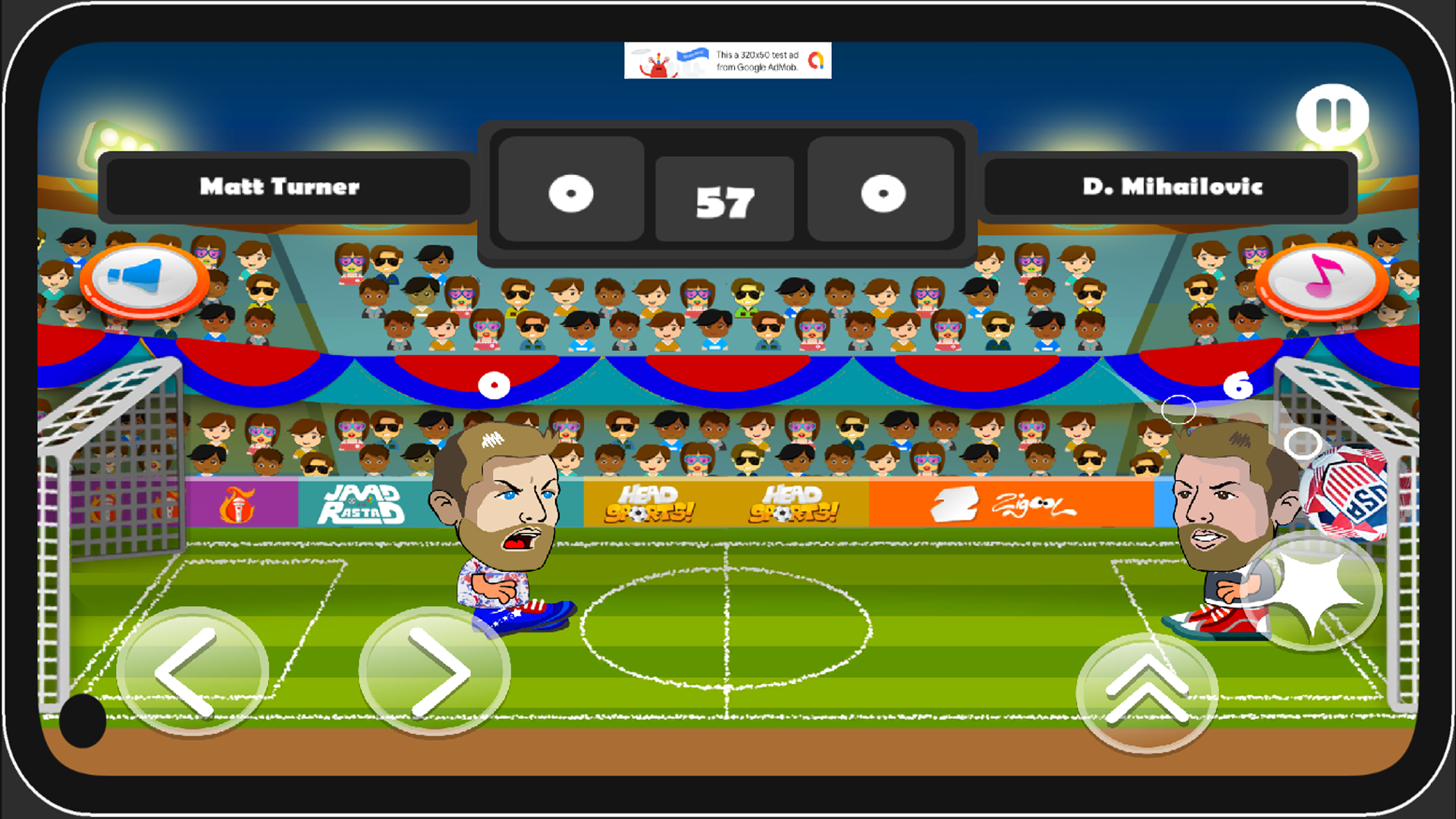Click the white ball marker above midfield
This screenshot has height=819, width=1456.
pos(494,385)
